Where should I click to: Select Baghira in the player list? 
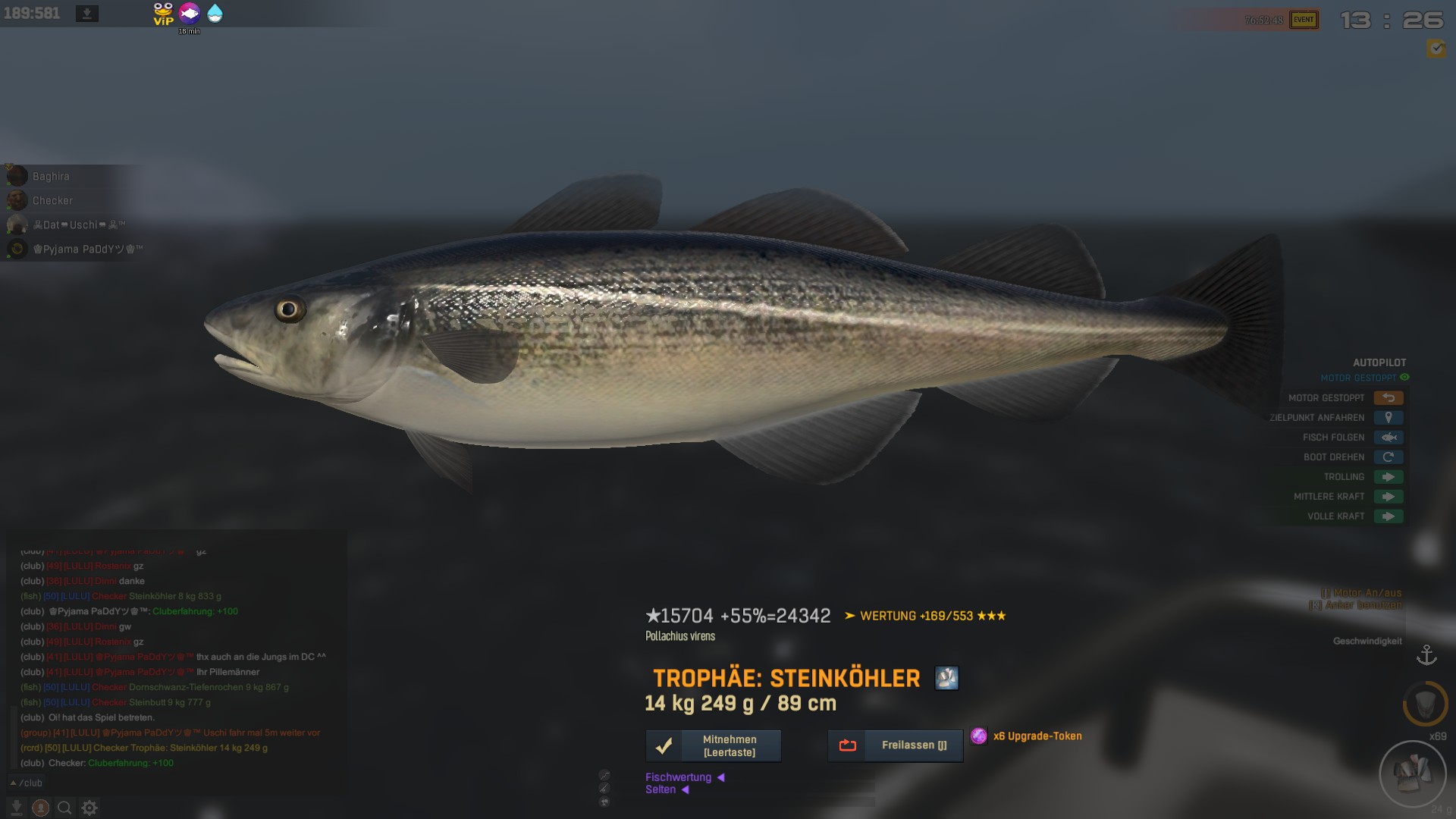click(x=50, y=177)
